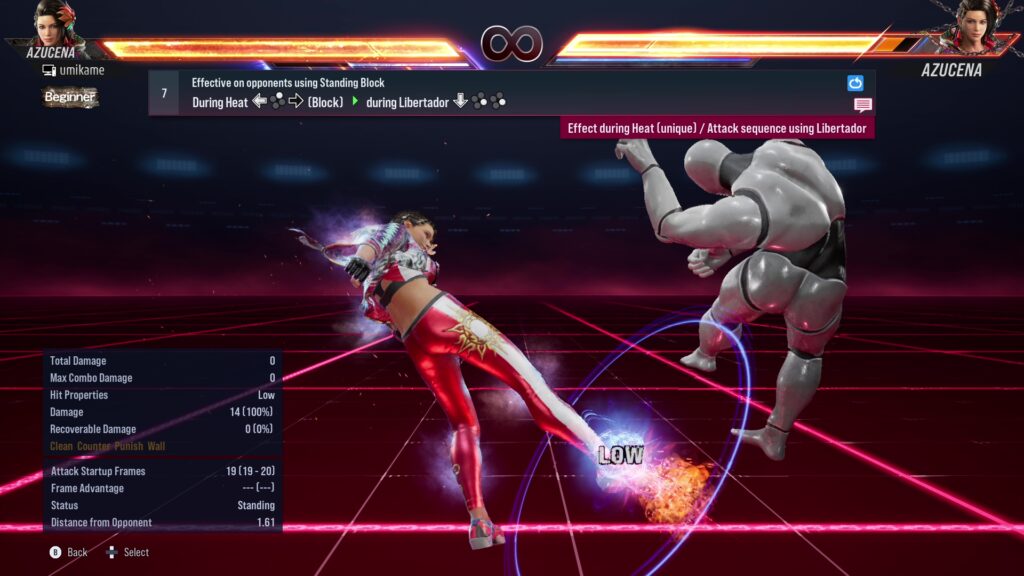Viewport: 1024px width, 576px height.
Task: Open the pink comment note icon
Action: coord(862,105)
